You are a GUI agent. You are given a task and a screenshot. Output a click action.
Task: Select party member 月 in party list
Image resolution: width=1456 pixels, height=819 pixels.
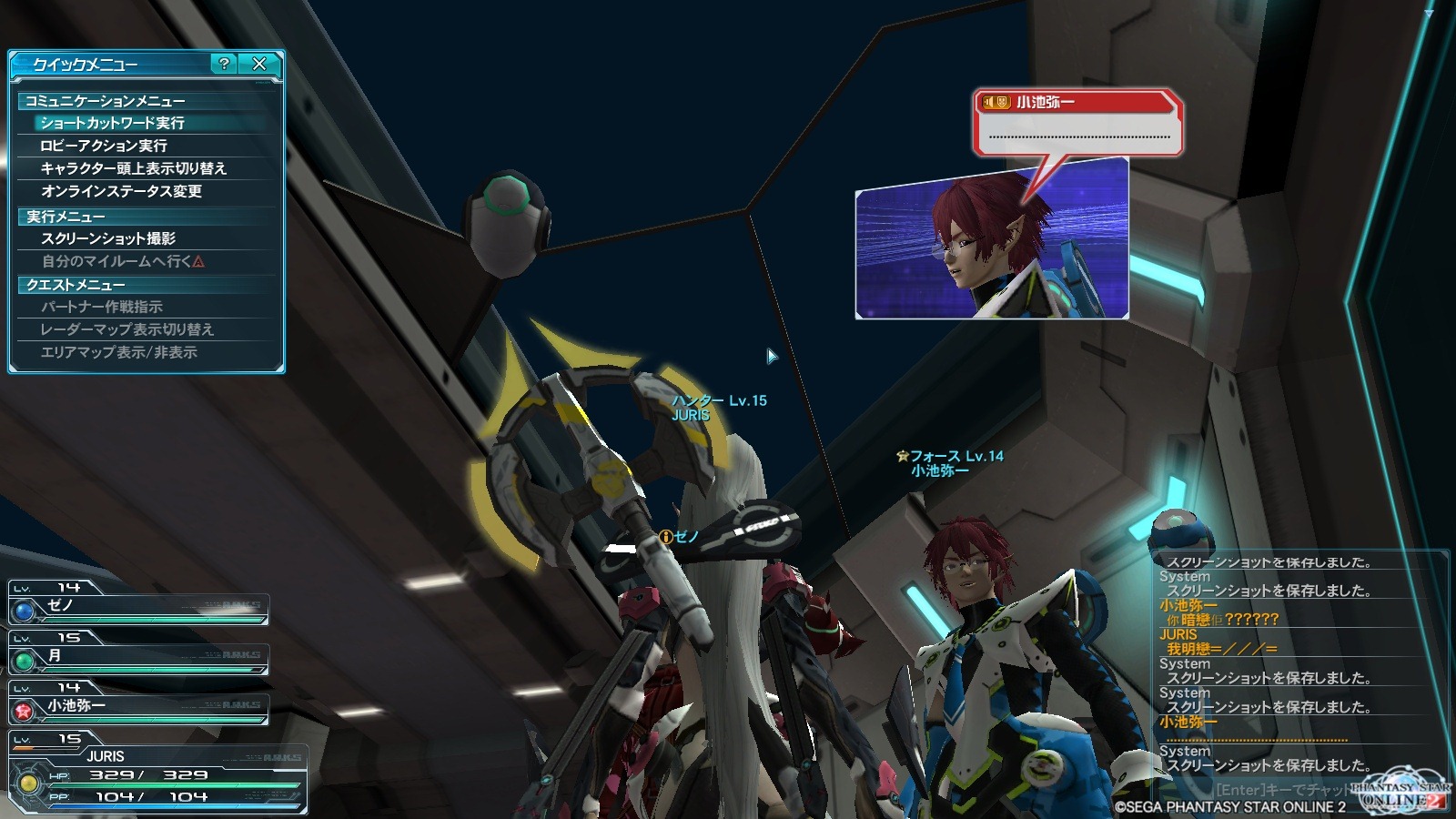point(138,655)
